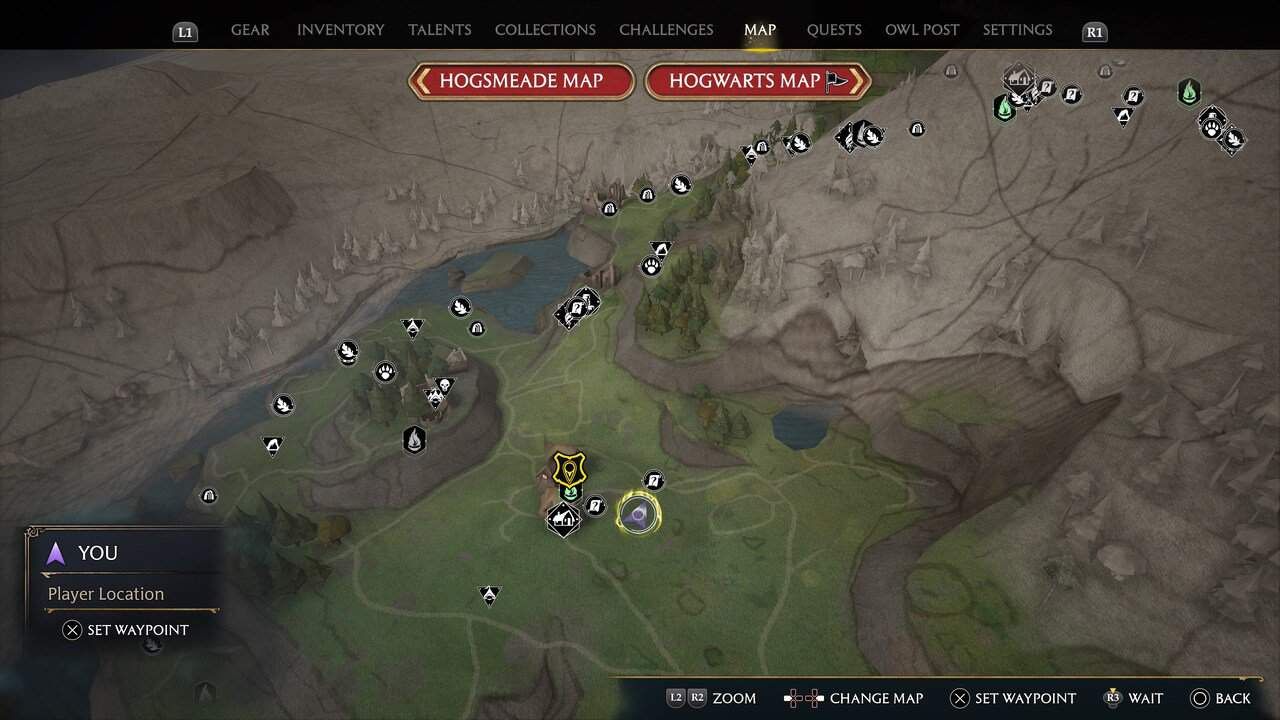The height and width of the screenshot is (720, 1280).
Task: Select the Talents tab
Action: point(440,30)
